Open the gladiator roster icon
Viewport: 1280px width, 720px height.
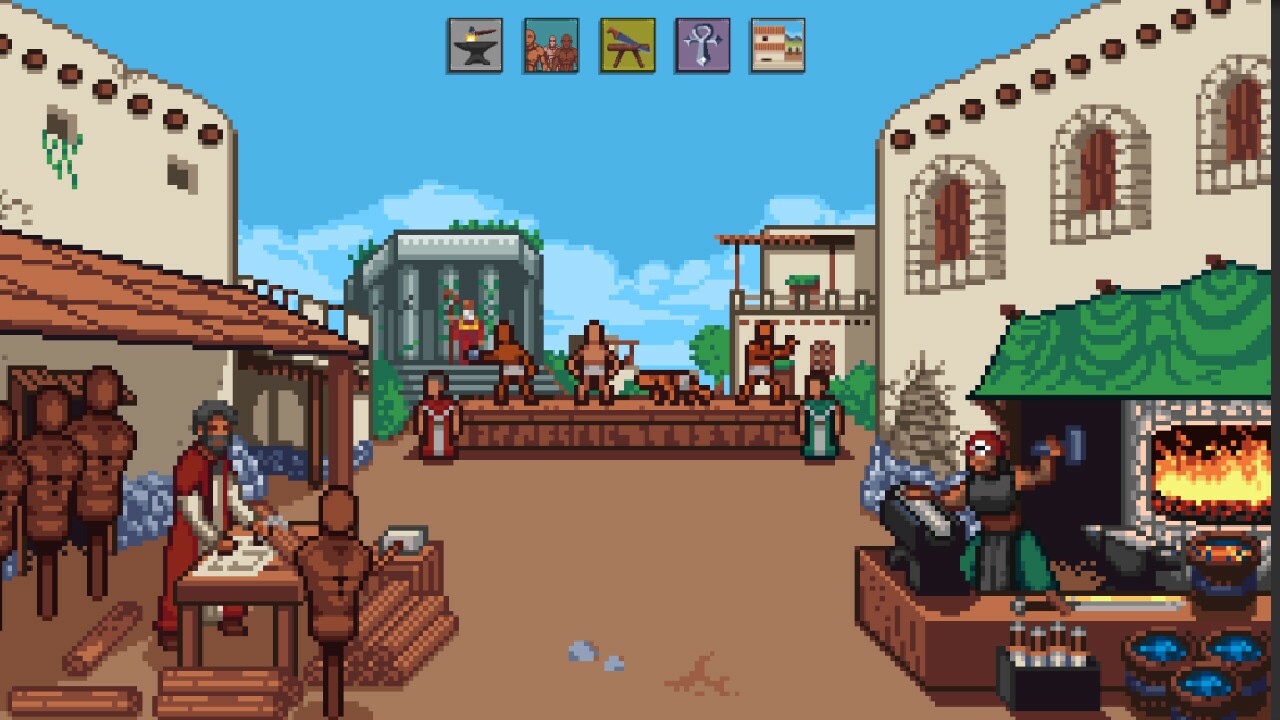click(550, 44)
